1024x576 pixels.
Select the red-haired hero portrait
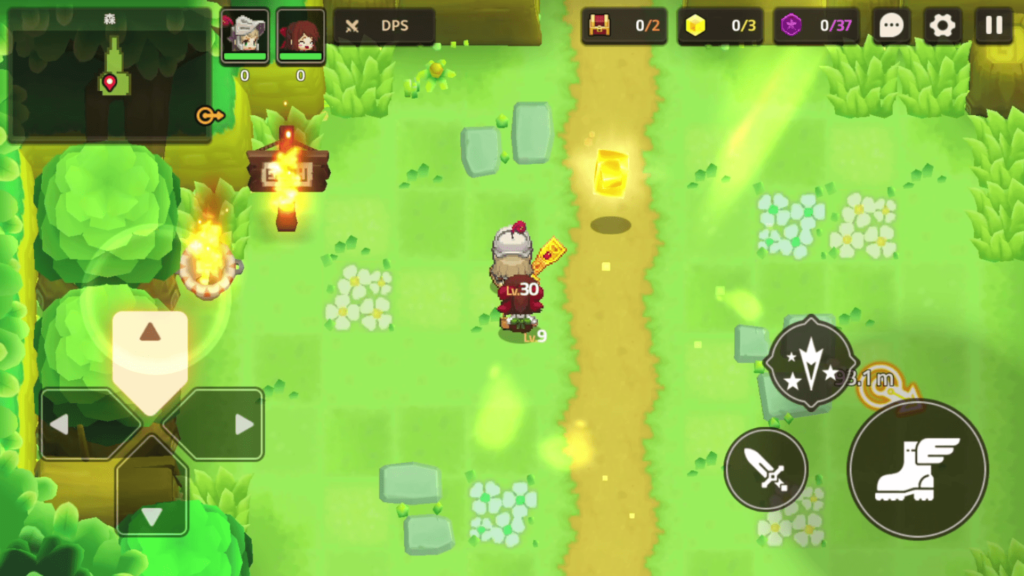300,36
